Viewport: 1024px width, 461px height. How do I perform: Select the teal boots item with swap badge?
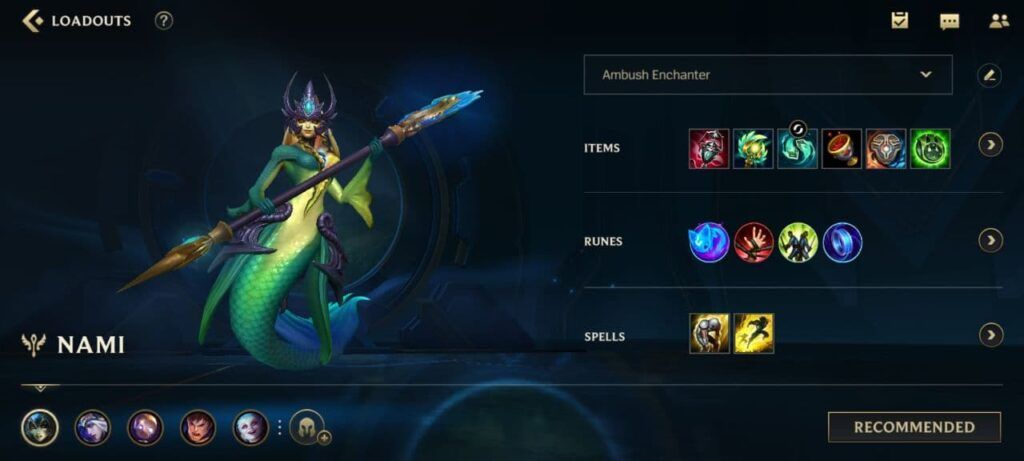[797, 148]
